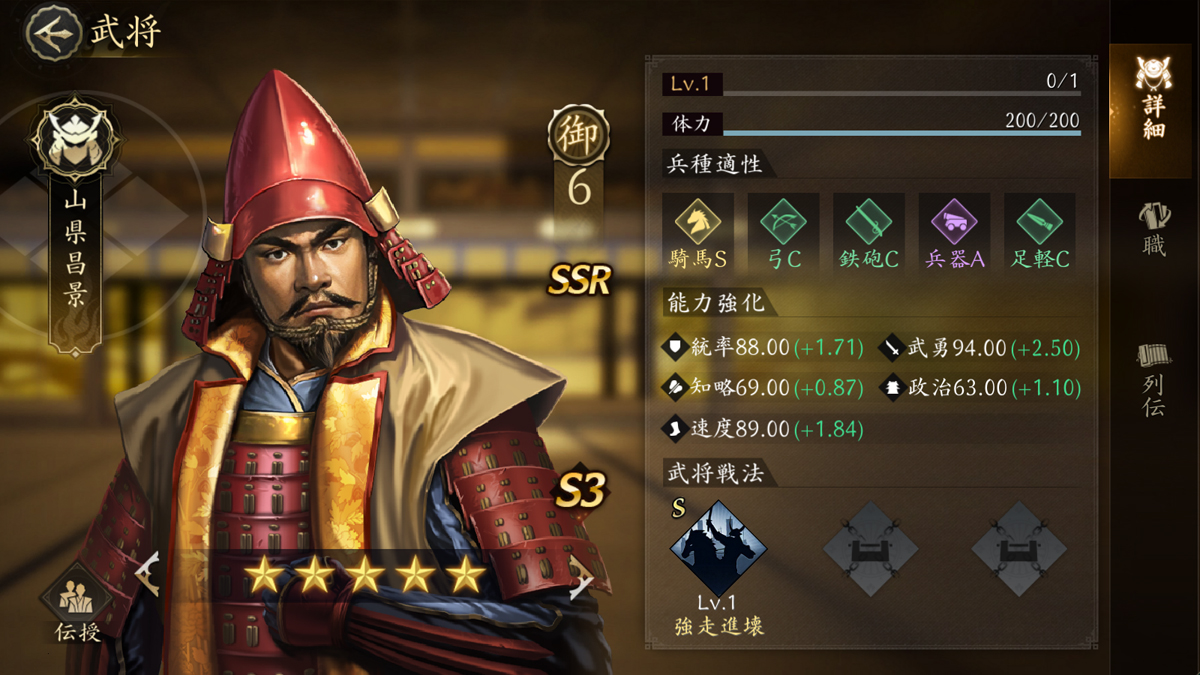Inspect the 足軽C infantry aptitude icon

[1039, 222]
